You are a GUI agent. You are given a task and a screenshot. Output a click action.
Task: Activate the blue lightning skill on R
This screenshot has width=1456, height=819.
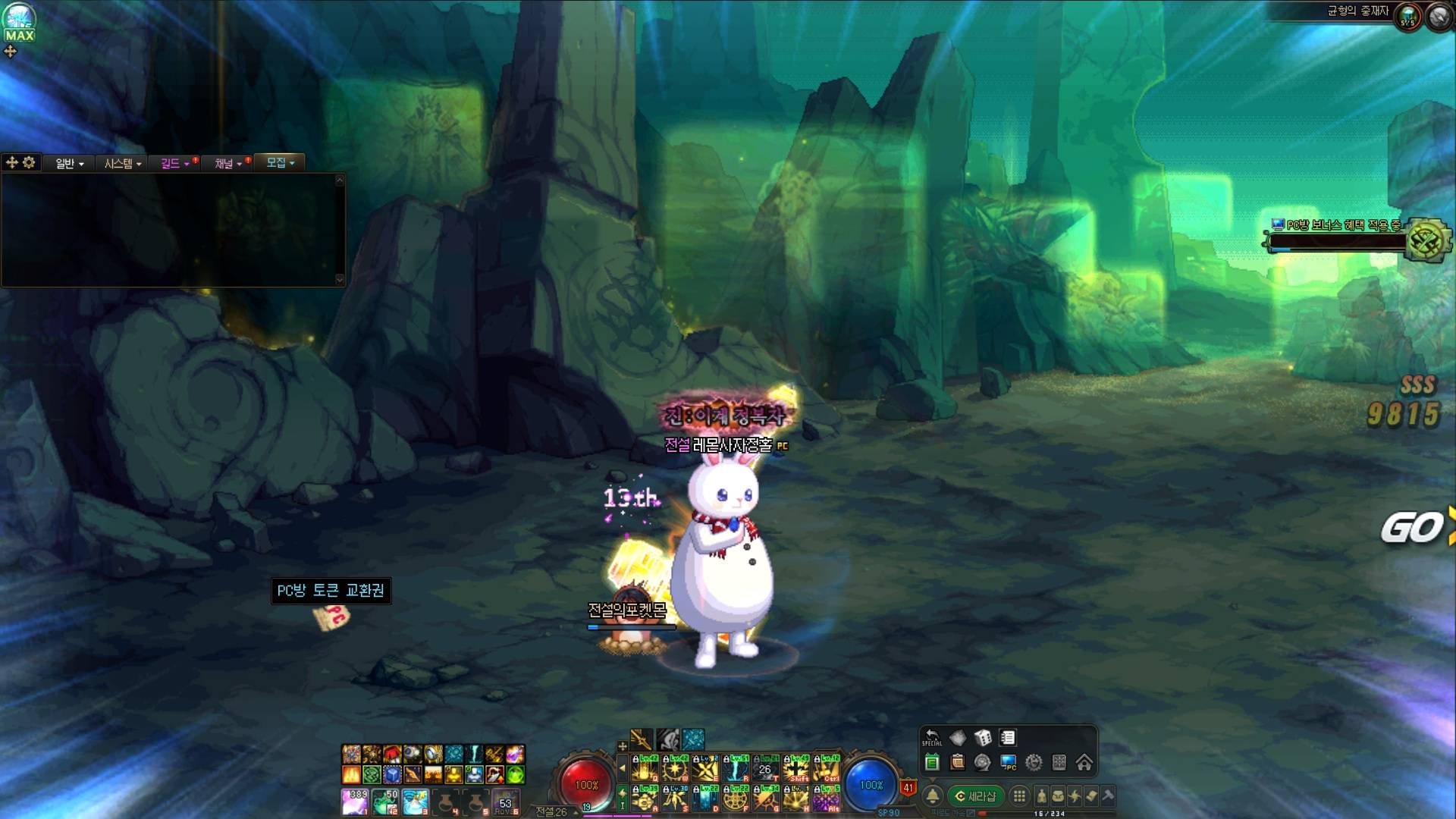pos(735,769)
